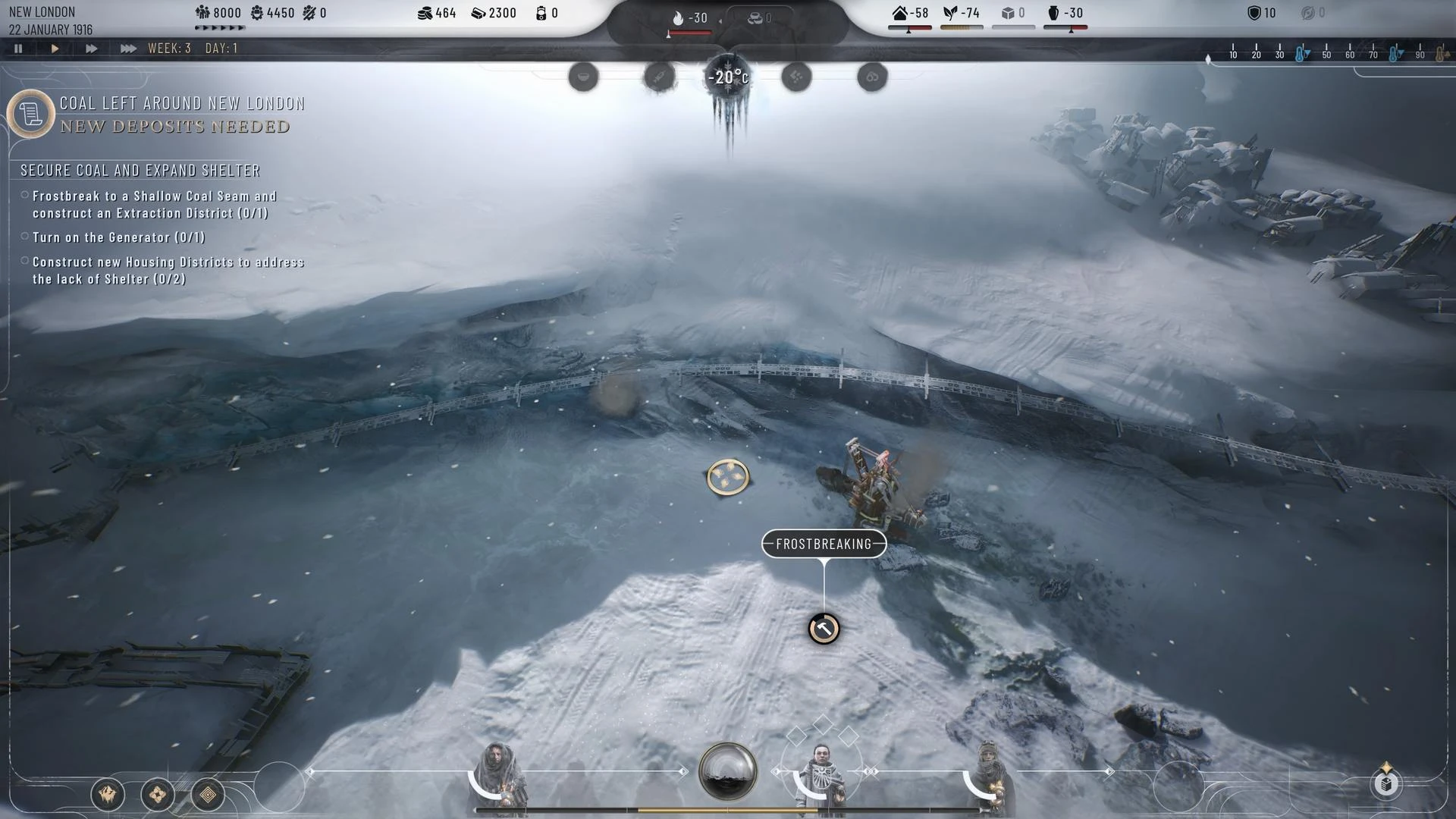
Task: Select the frostbreak mountain icon bottom left
Action: tap(108, 795)
